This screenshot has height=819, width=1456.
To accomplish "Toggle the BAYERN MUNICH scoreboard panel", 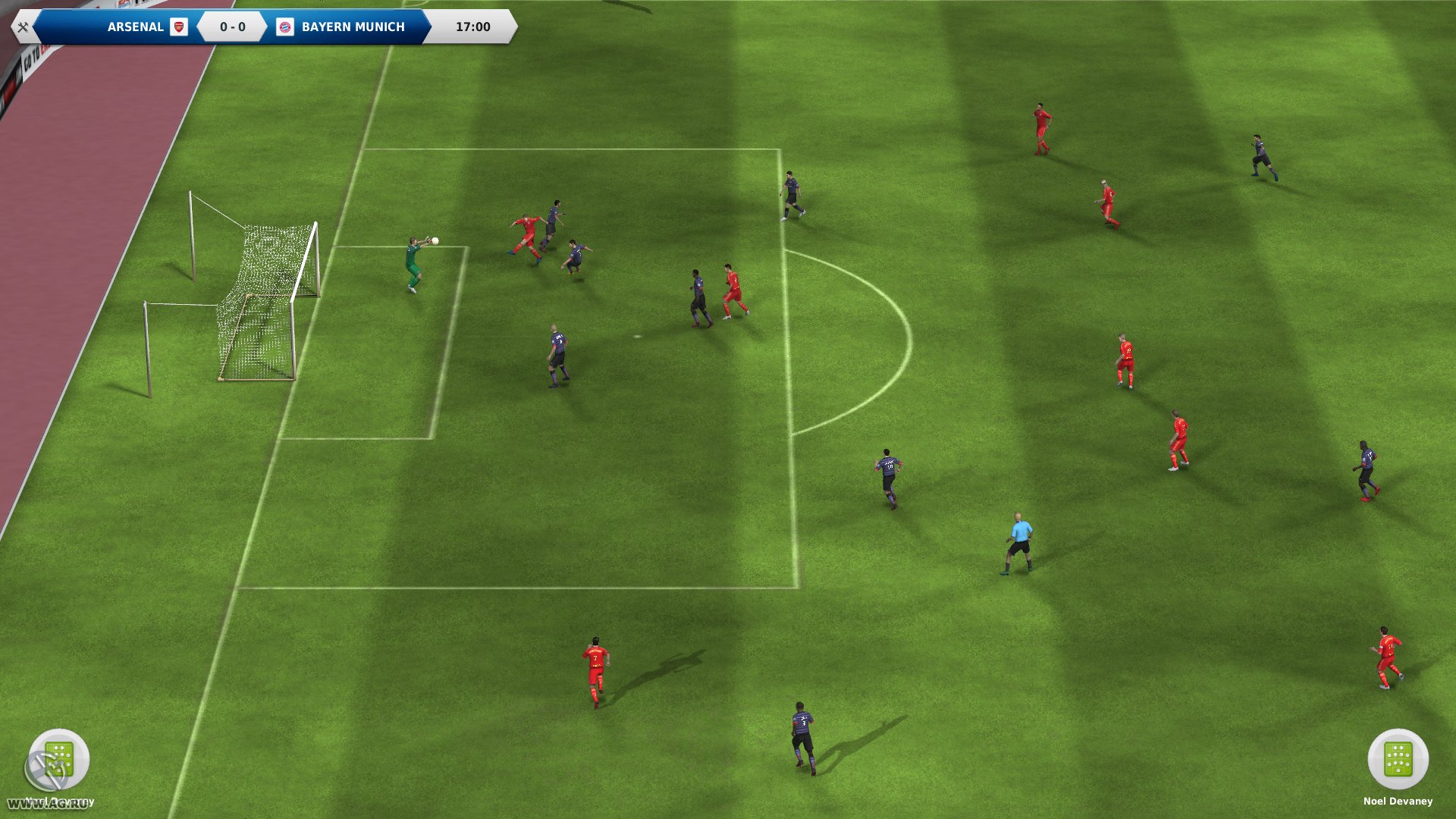I will pos(353,27).
